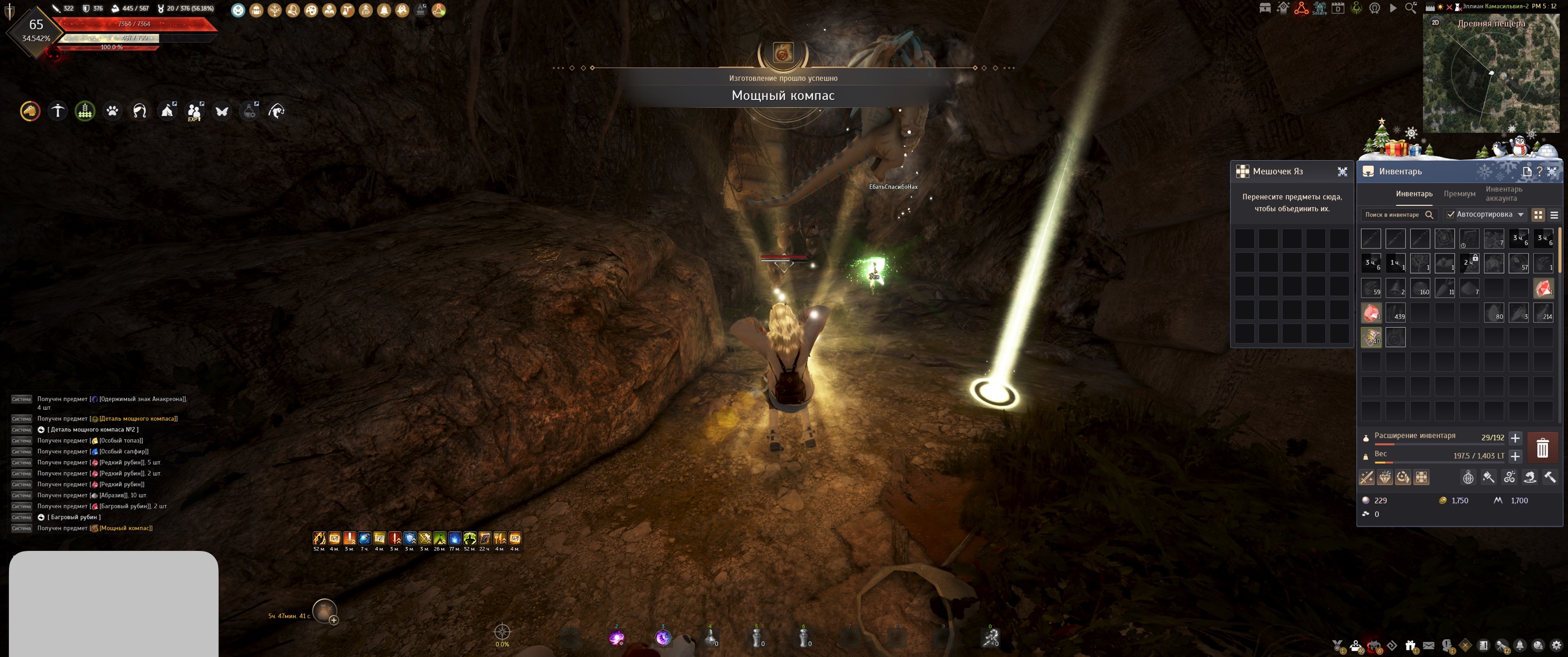Click the horse mount icon
This screenshot has height=657, width=1568.
tap(30, 112)
